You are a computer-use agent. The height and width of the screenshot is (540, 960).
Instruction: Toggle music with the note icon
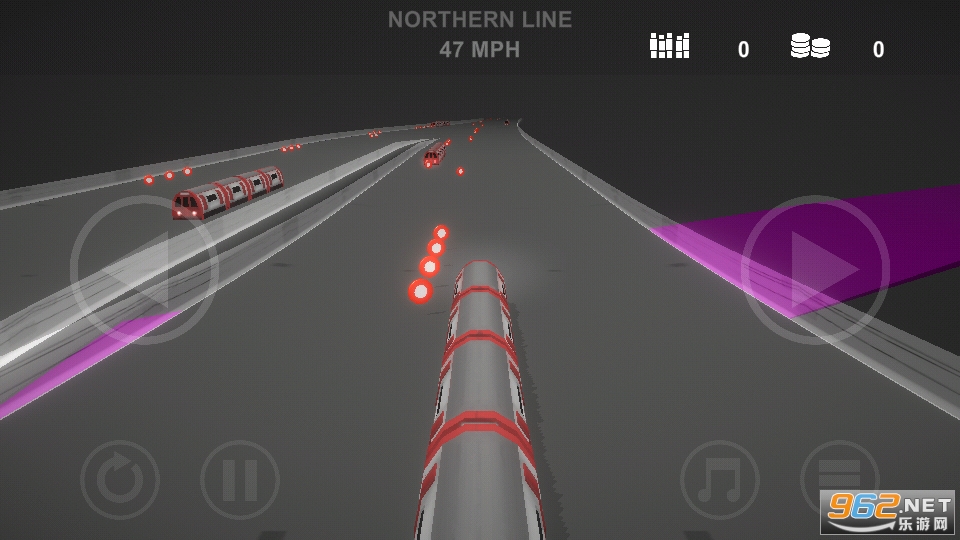720,480
